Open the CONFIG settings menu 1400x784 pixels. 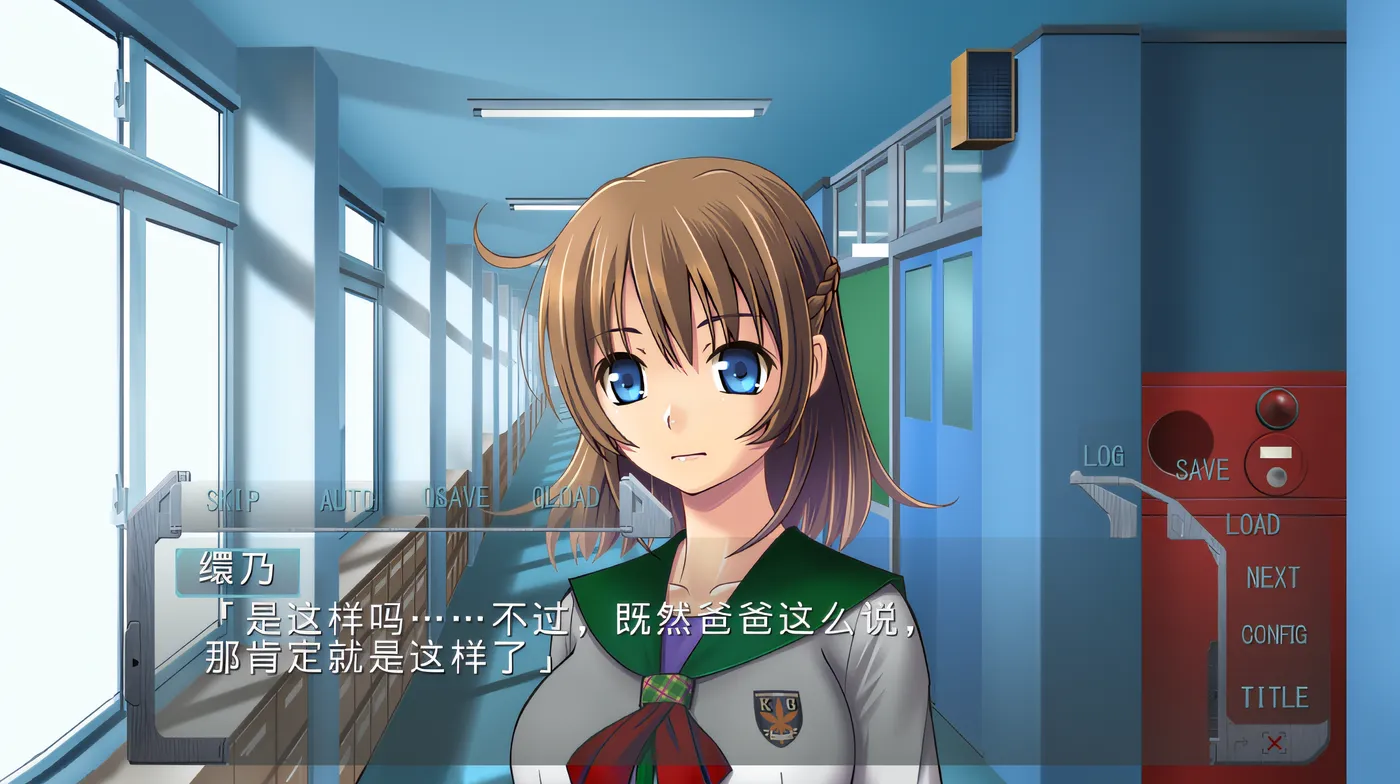coord(1276,631)
